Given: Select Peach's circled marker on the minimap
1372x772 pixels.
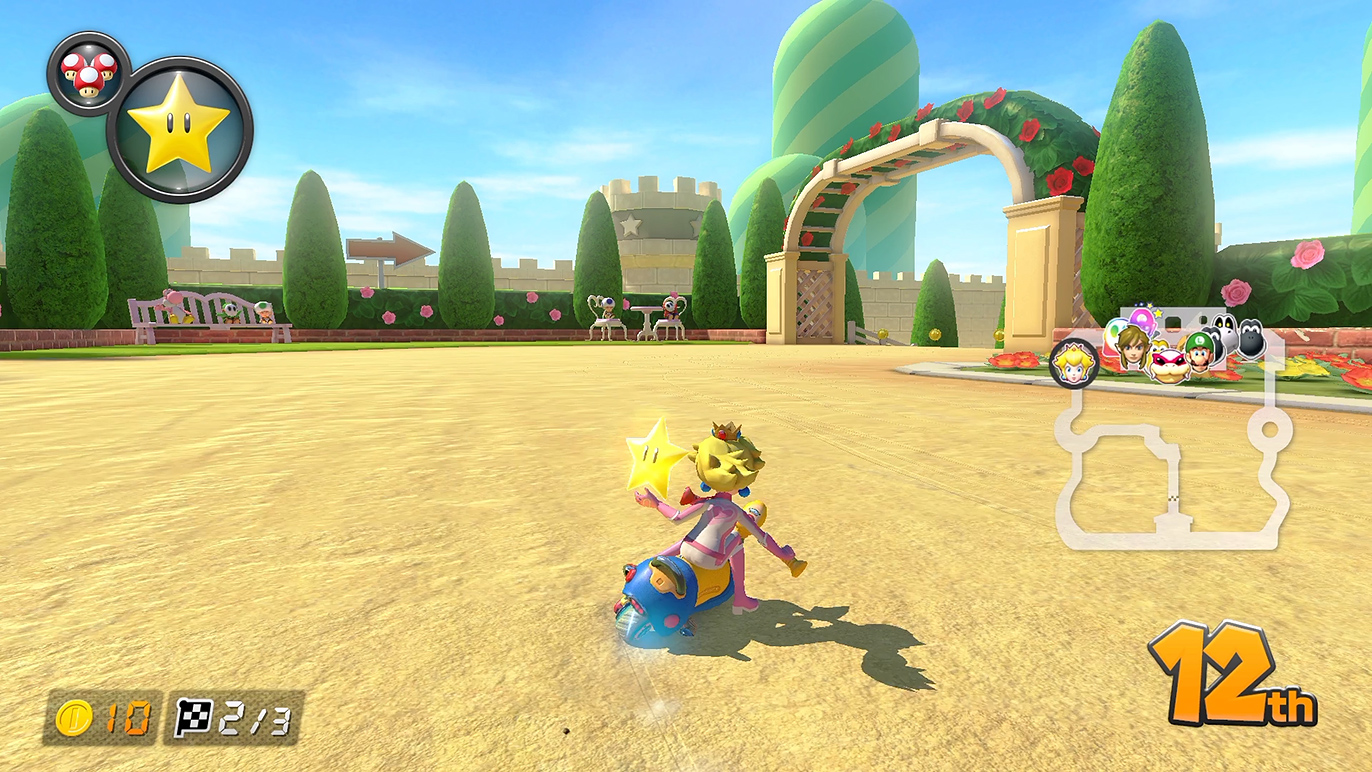Looking at the screenshot, I should pyautogui.click(x=1074, y=363).
